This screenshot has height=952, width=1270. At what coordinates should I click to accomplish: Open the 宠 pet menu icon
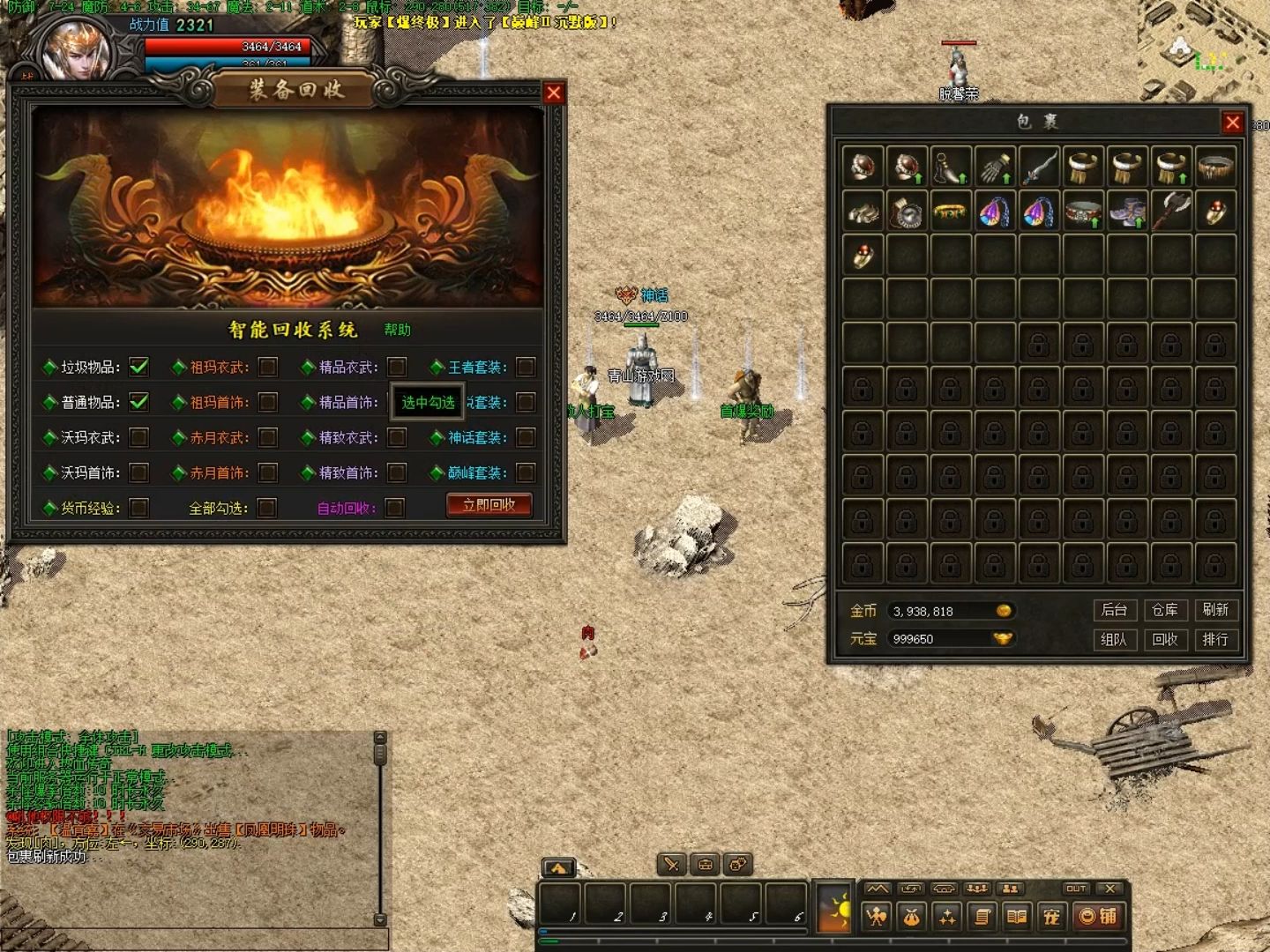pos(1051,917)
